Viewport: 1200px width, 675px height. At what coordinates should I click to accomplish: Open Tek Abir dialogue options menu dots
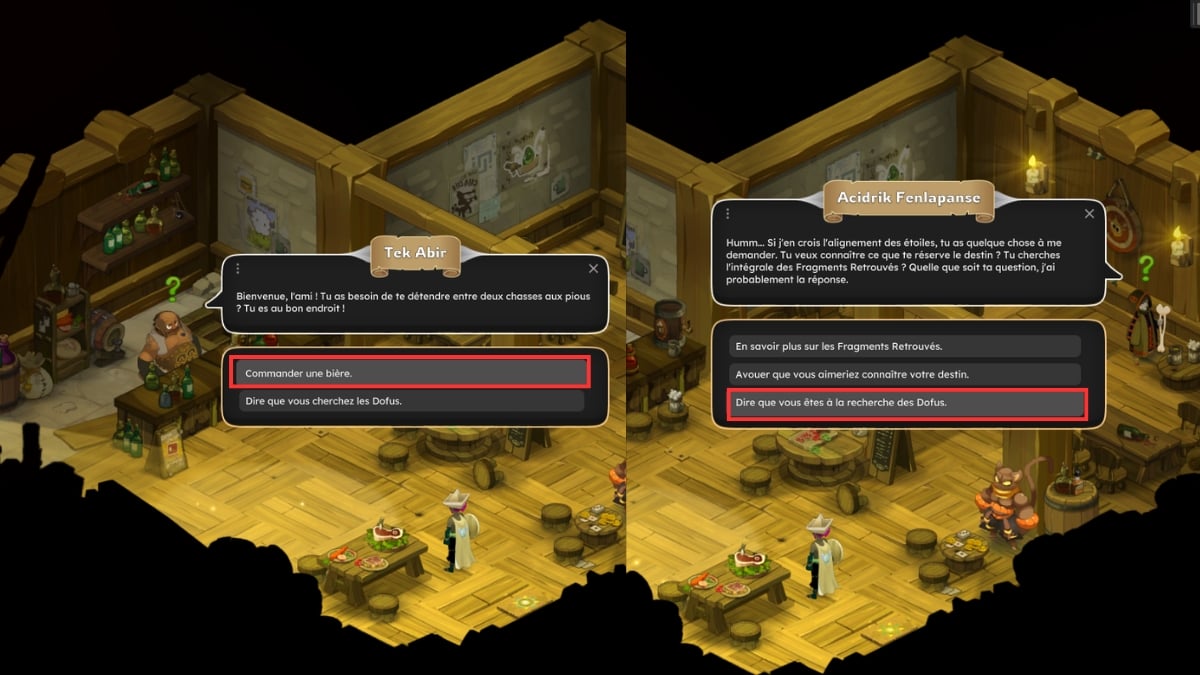click(238, 268)
